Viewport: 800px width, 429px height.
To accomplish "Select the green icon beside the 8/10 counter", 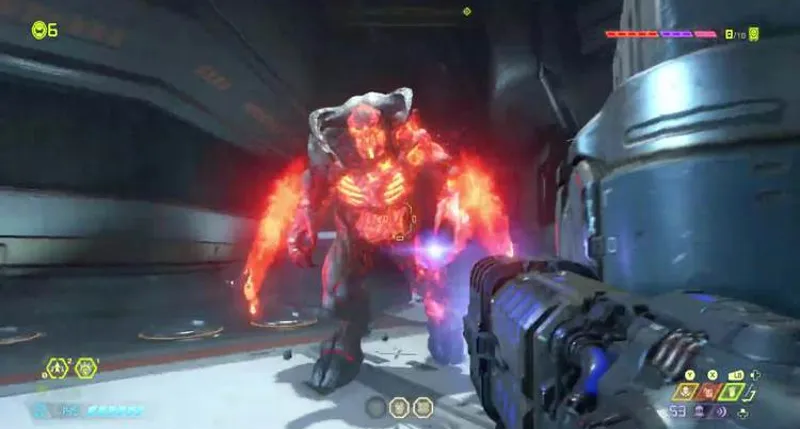I will coord(753,34).
